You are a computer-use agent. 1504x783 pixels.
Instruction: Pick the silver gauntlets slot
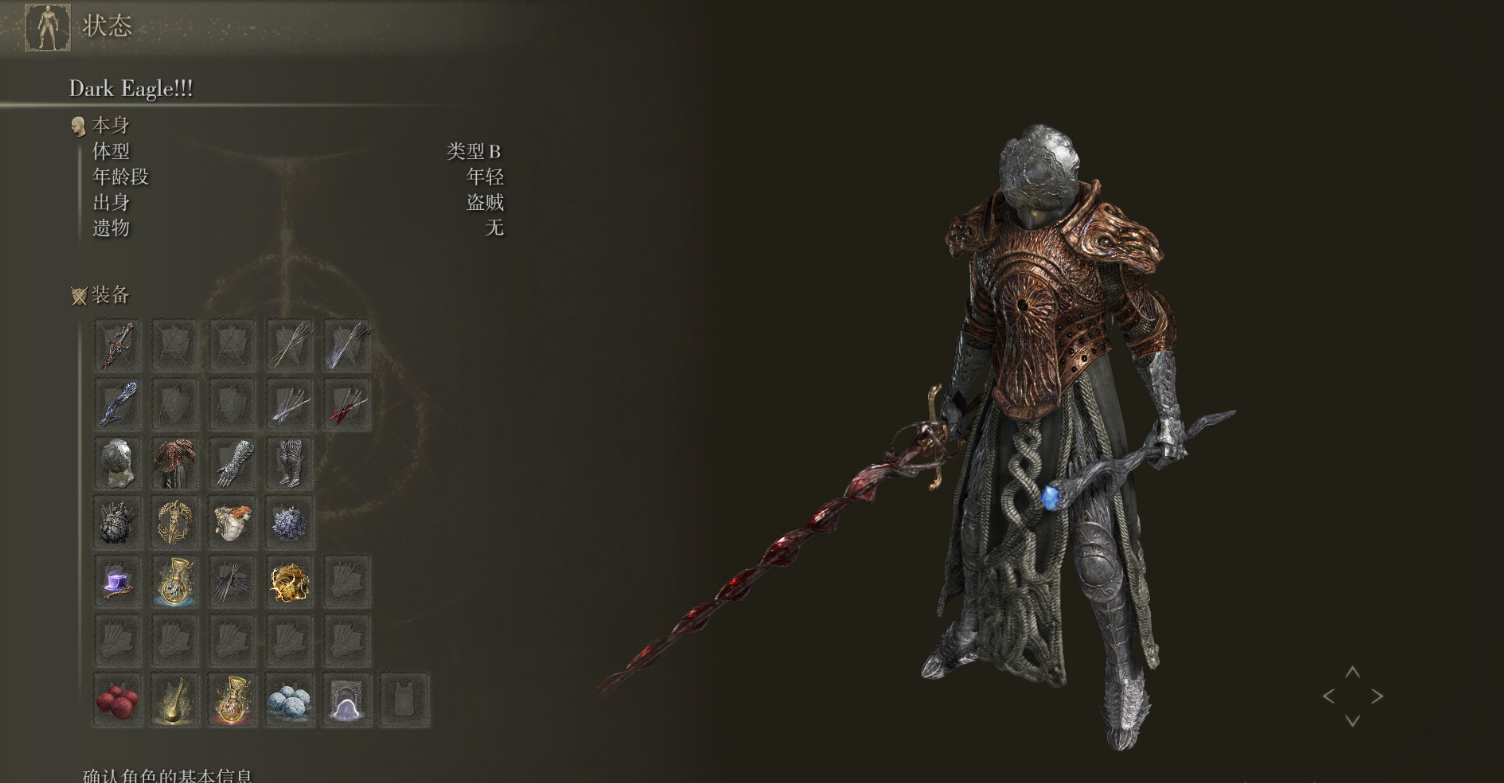tap(233, 463)
